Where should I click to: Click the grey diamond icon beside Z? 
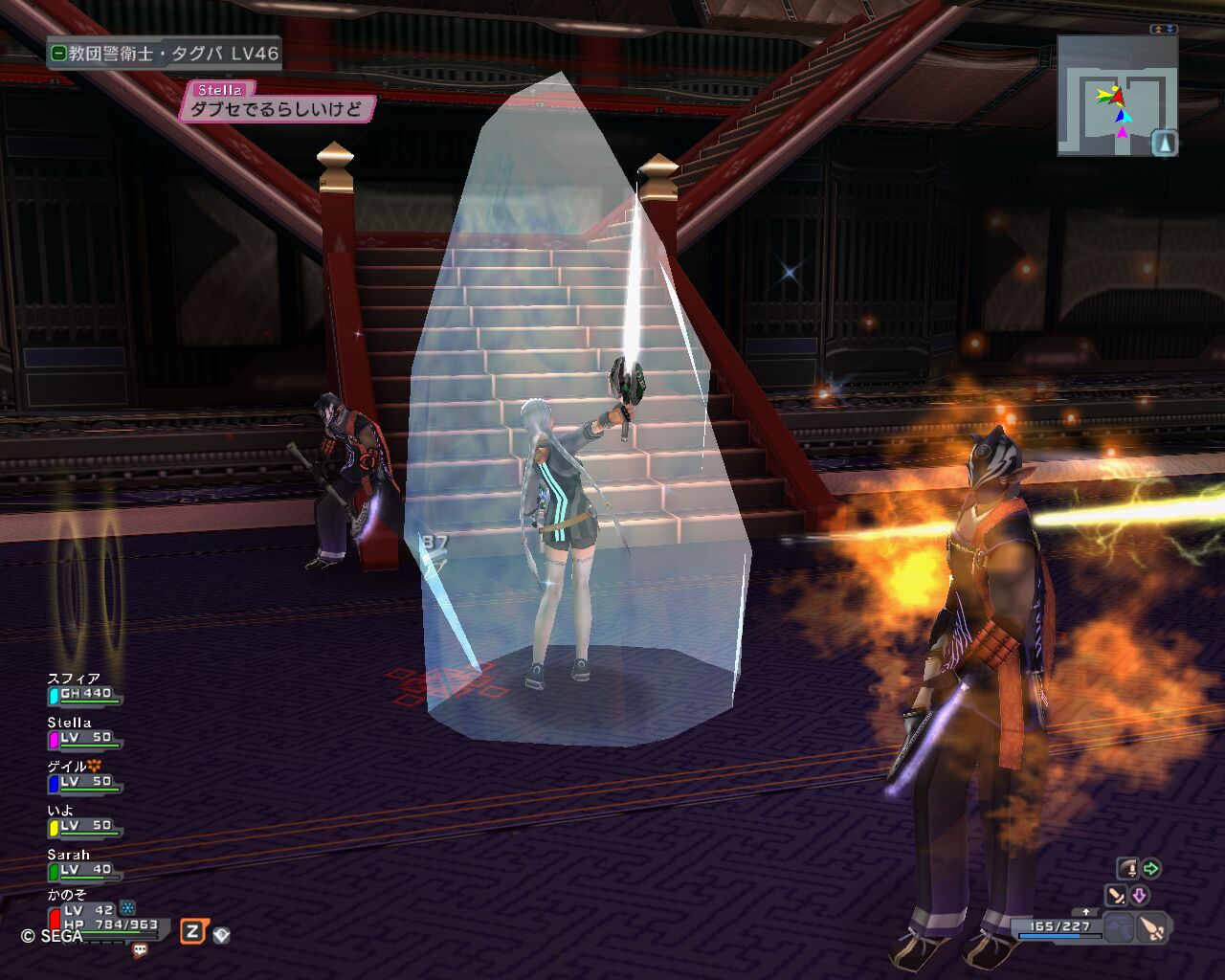click(x=221, y=935)
